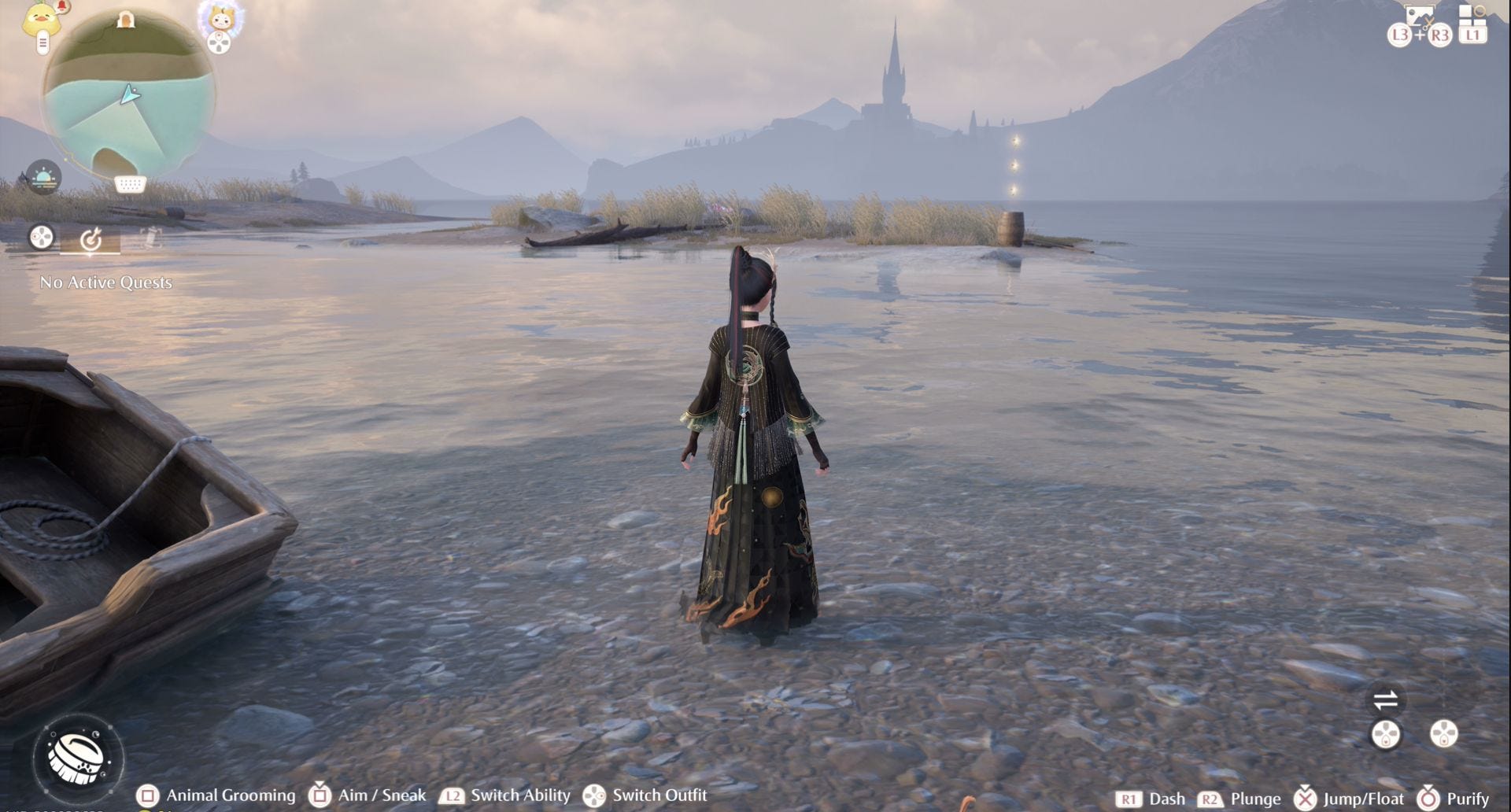Open the Momo cat companion icon

coord(220,17)
